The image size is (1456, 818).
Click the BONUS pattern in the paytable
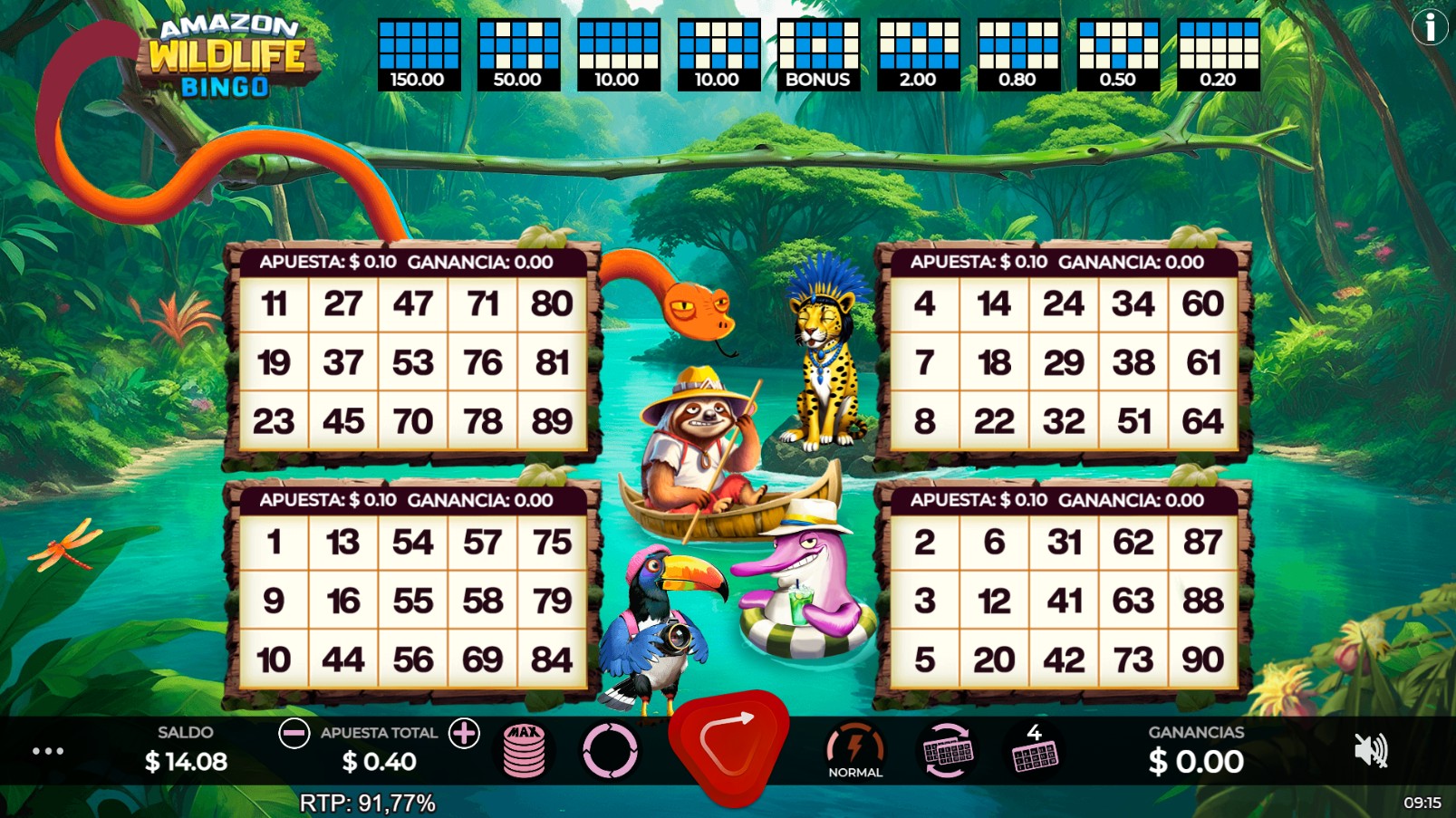pyautogui.click(x=817, y=50)
